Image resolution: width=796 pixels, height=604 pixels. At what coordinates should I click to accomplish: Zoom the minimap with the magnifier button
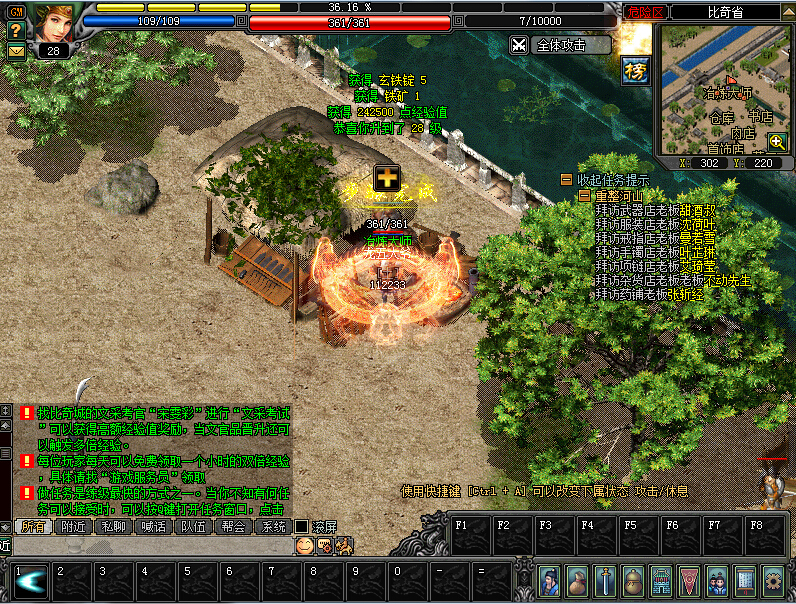pos(777,143)
